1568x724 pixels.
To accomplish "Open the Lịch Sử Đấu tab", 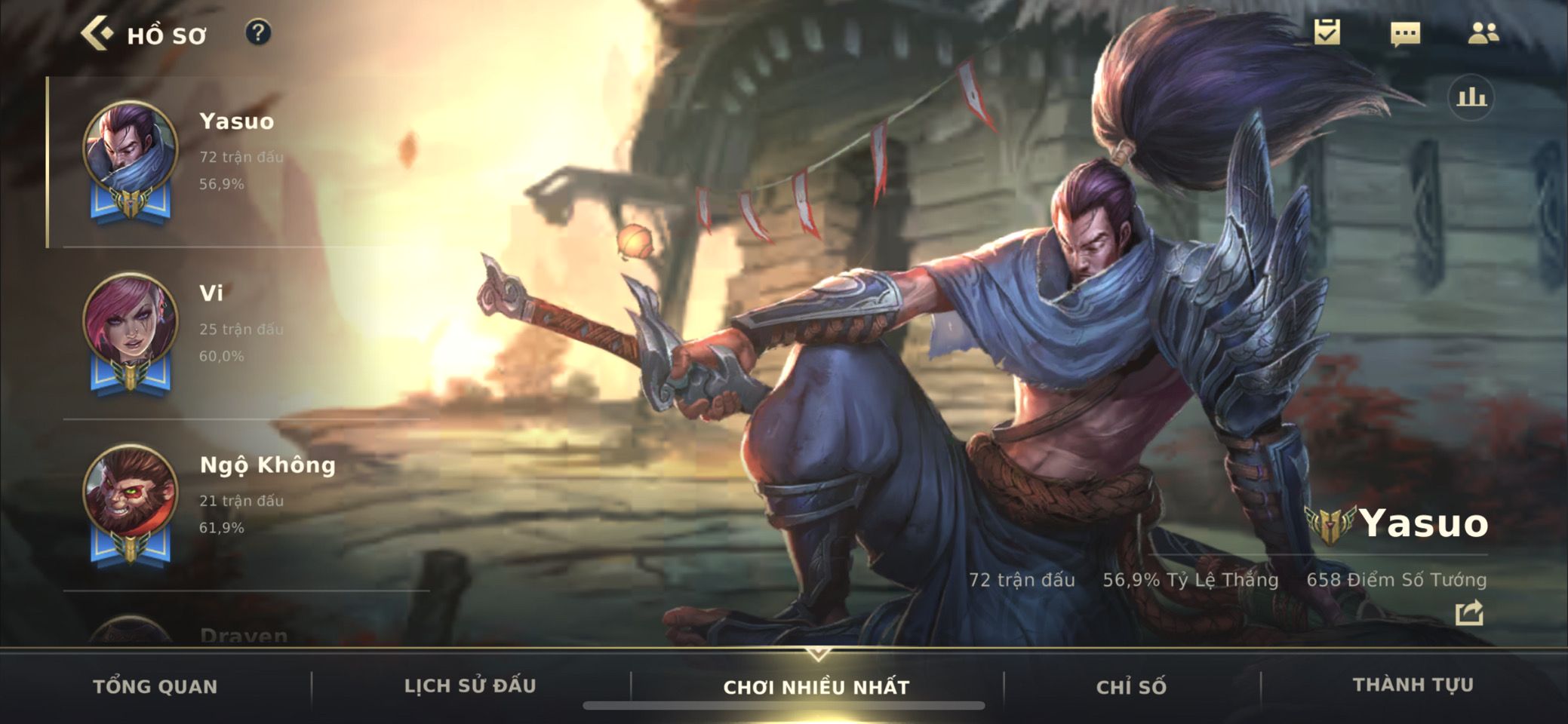I will [470, 686].
